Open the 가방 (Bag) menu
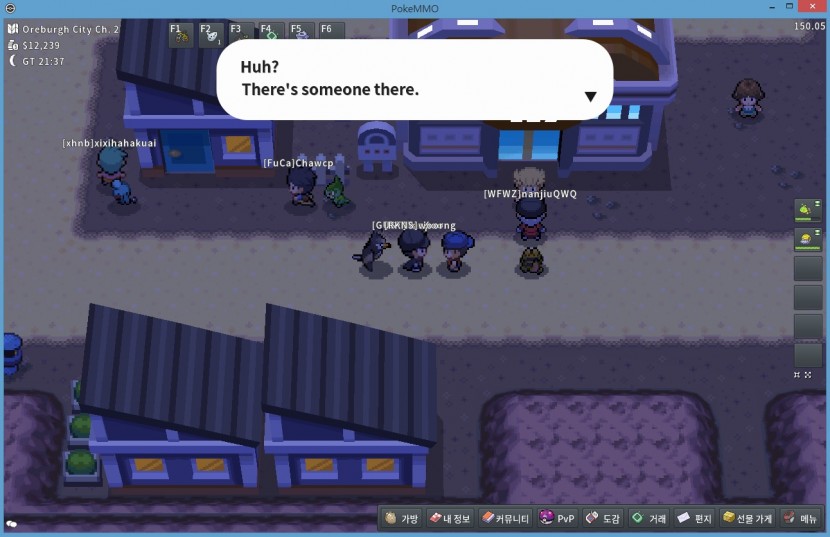 402,518
